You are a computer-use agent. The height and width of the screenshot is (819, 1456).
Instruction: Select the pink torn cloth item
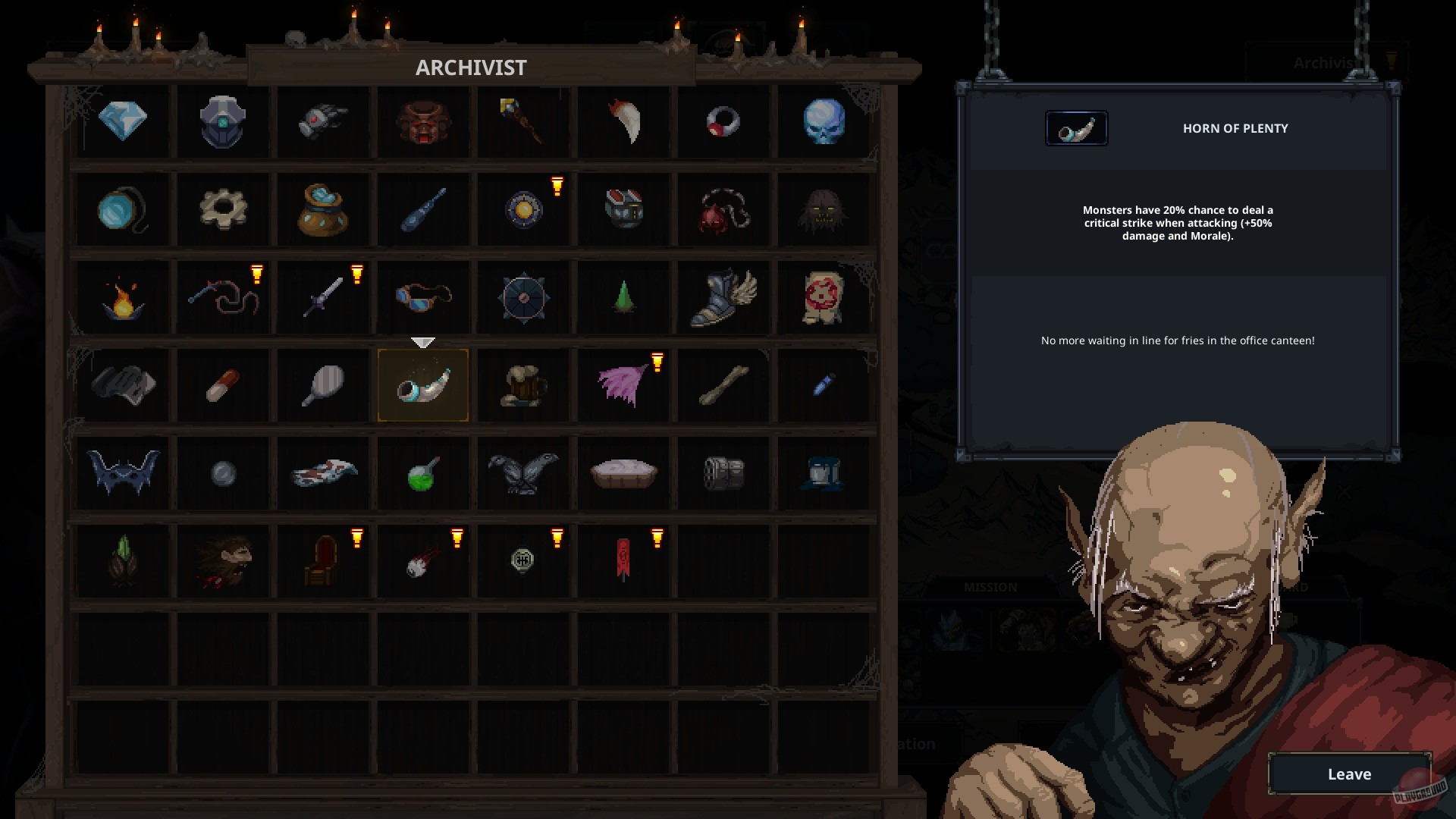pyautogui.click(x=623, y=385)
